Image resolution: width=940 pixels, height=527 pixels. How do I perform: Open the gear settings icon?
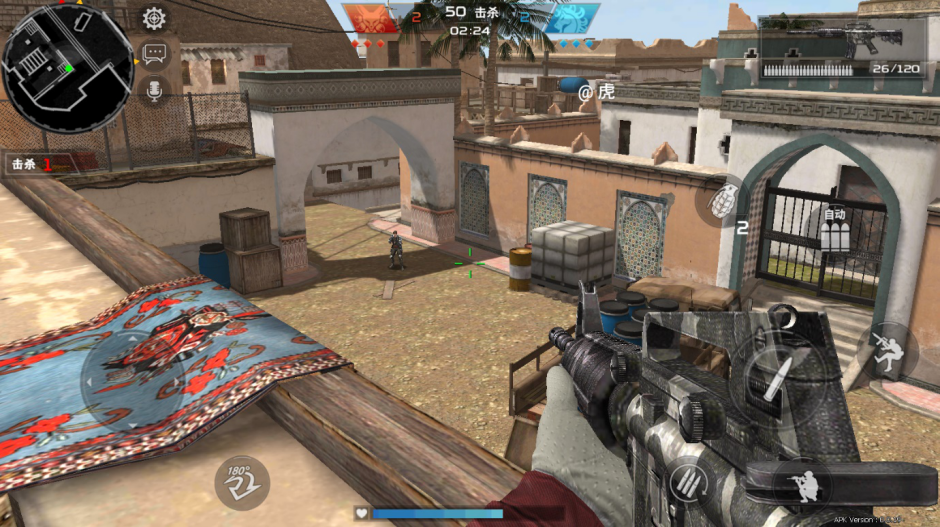pyautogui.click(x=154, y=18)
